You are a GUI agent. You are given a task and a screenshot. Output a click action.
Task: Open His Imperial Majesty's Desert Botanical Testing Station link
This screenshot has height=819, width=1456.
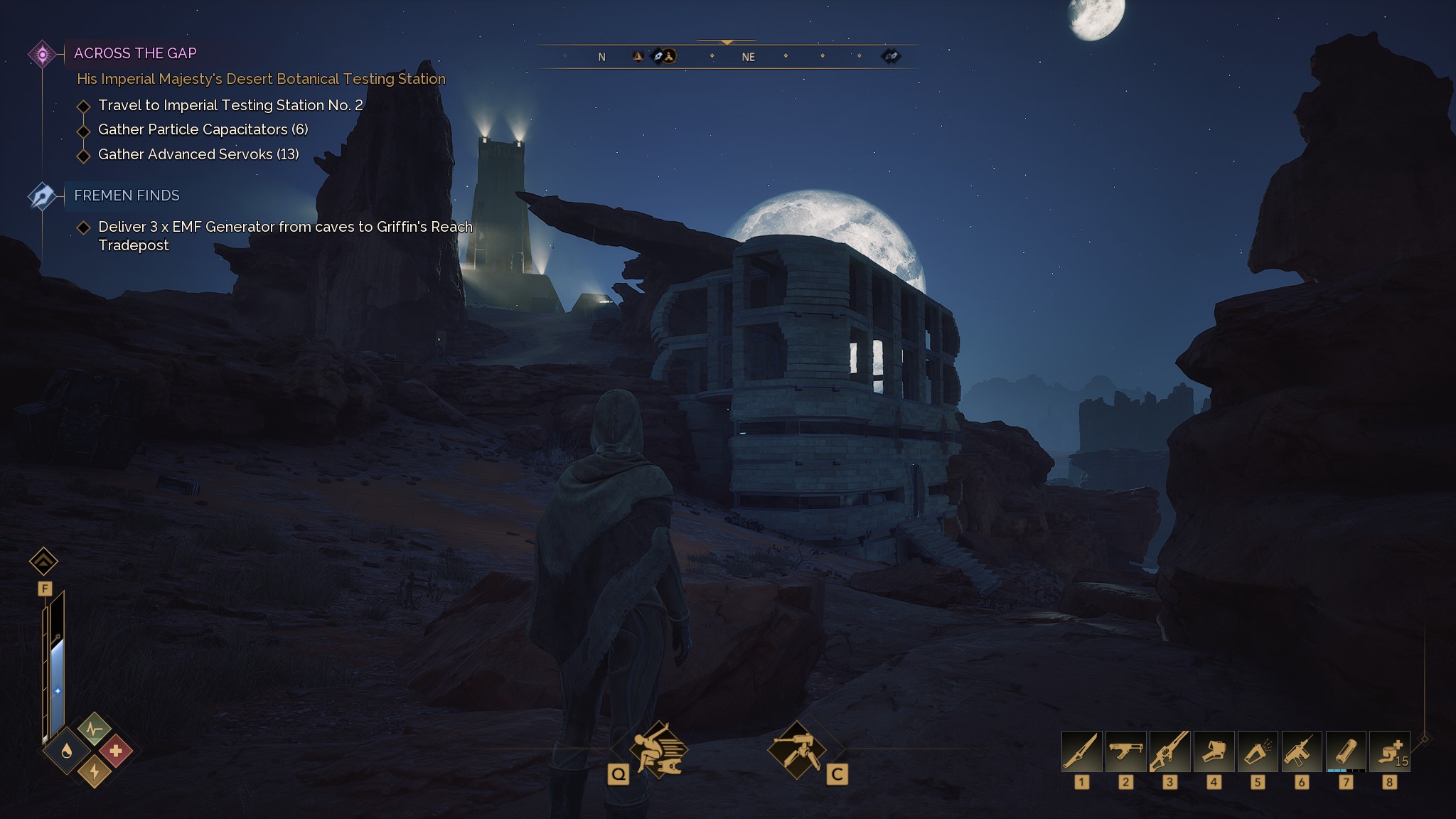[260, 79]
